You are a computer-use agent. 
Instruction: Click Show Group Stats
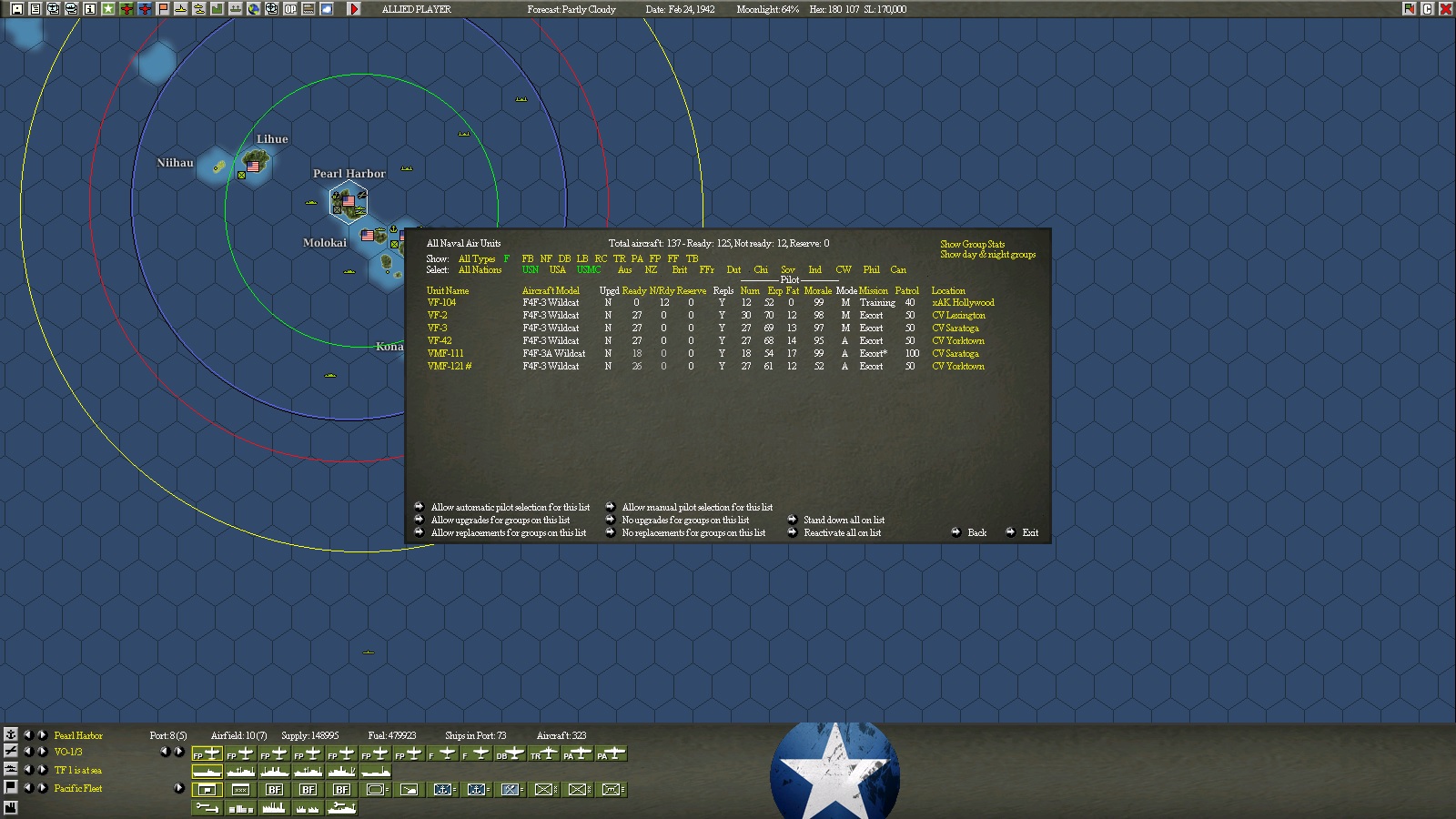click(x=971, y=244)
